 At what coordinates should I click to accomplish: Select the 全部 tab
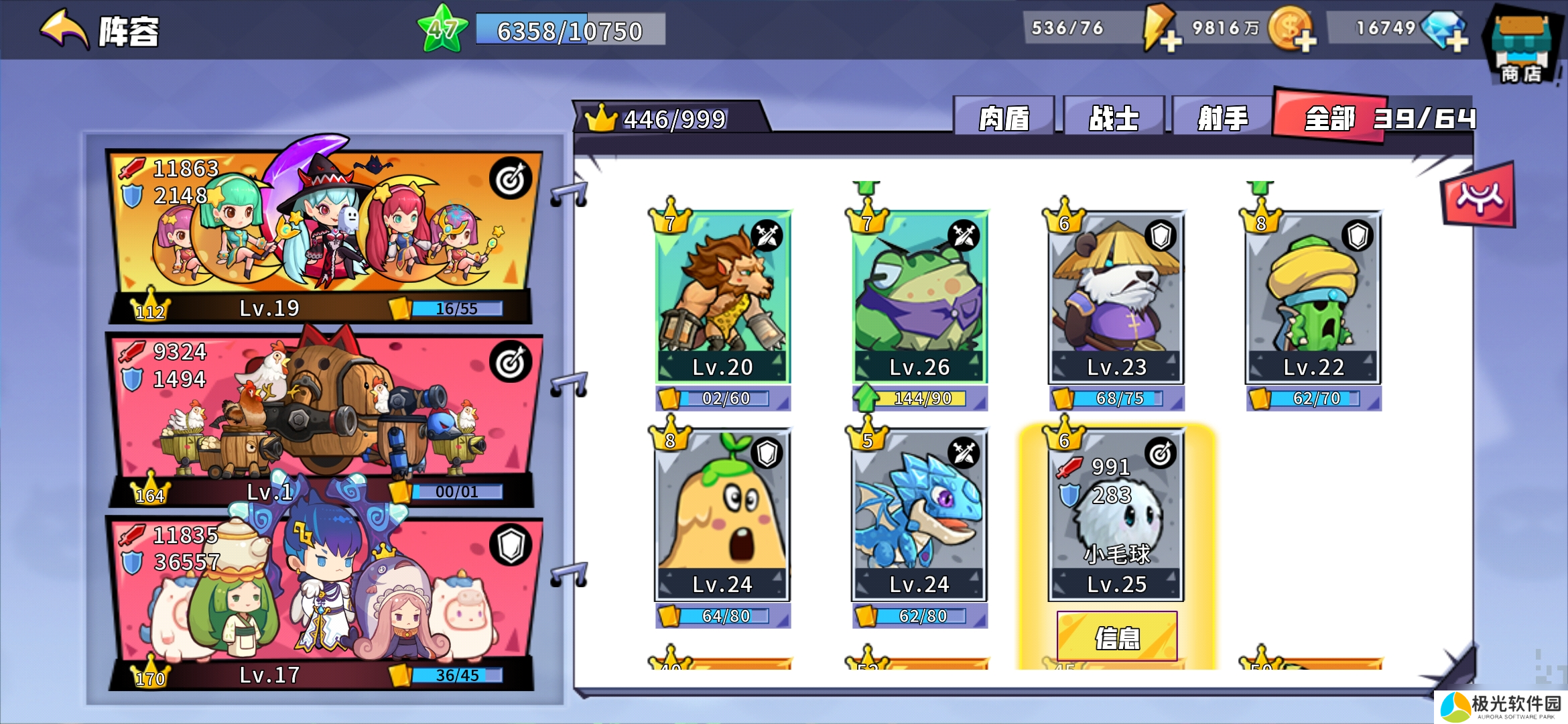pyautogui.click(x=1330, y=118)
